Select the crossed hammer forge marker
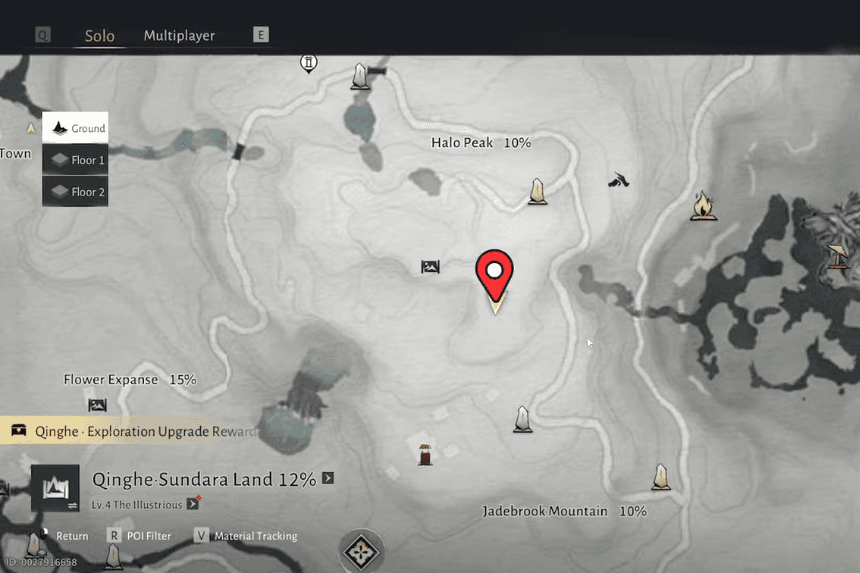The height and width of the screenshot is (573, 860). [x=618, y=181]
